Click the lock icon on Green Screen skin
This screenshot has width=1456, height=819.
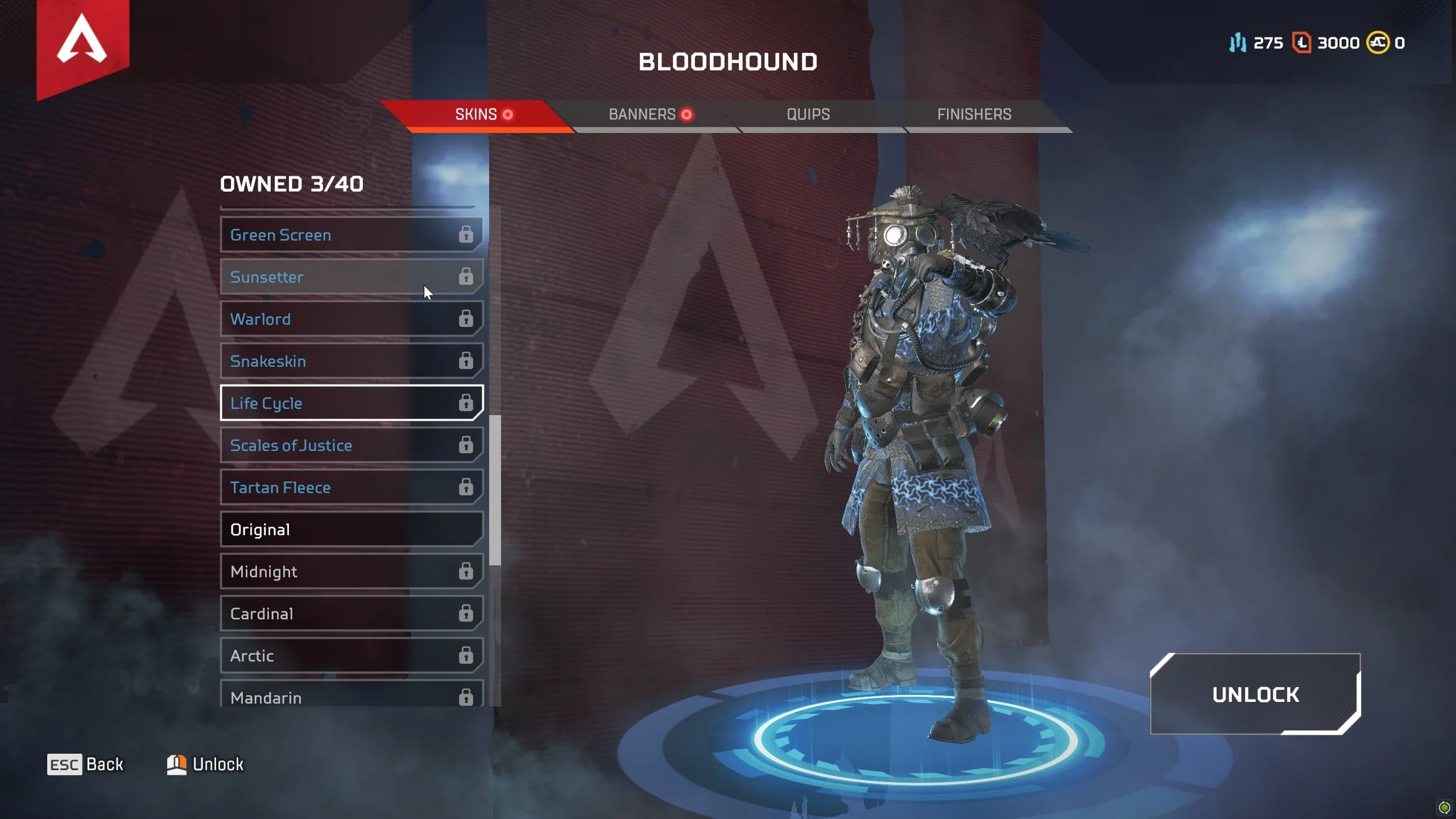click(466, 235)
